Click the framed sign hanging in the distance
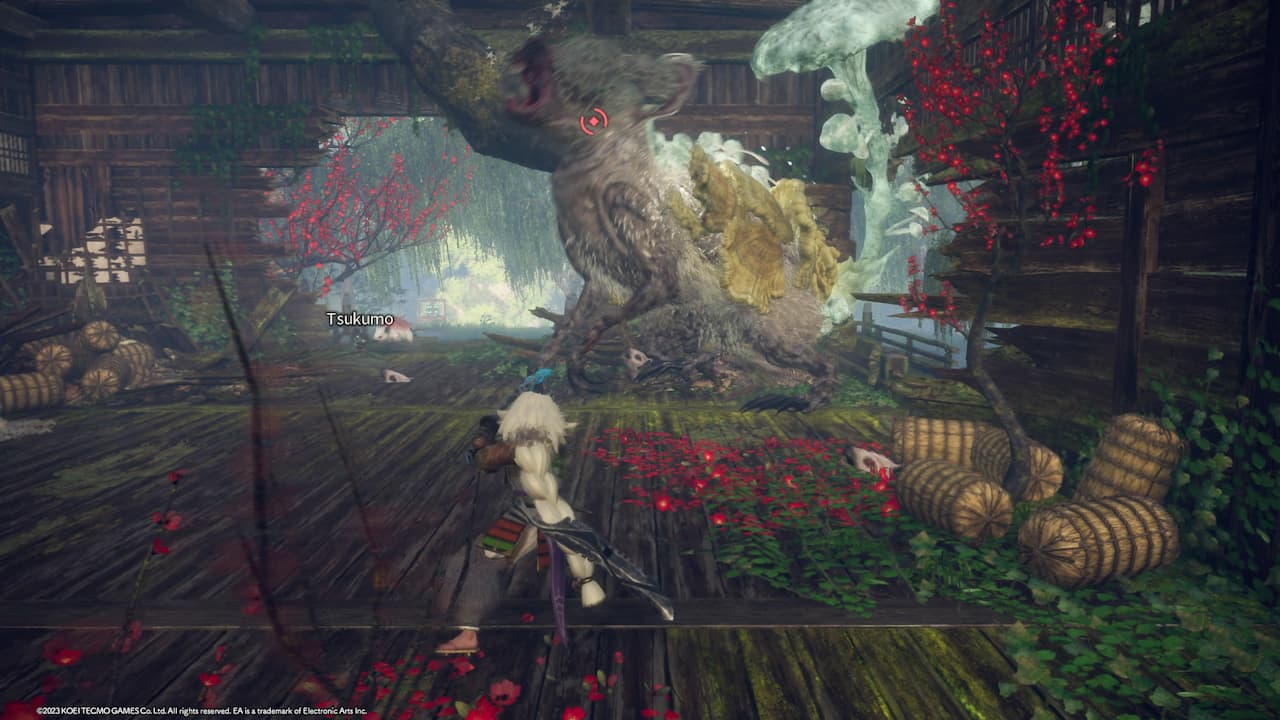1280x720 pixels. (x=430, y=305)
